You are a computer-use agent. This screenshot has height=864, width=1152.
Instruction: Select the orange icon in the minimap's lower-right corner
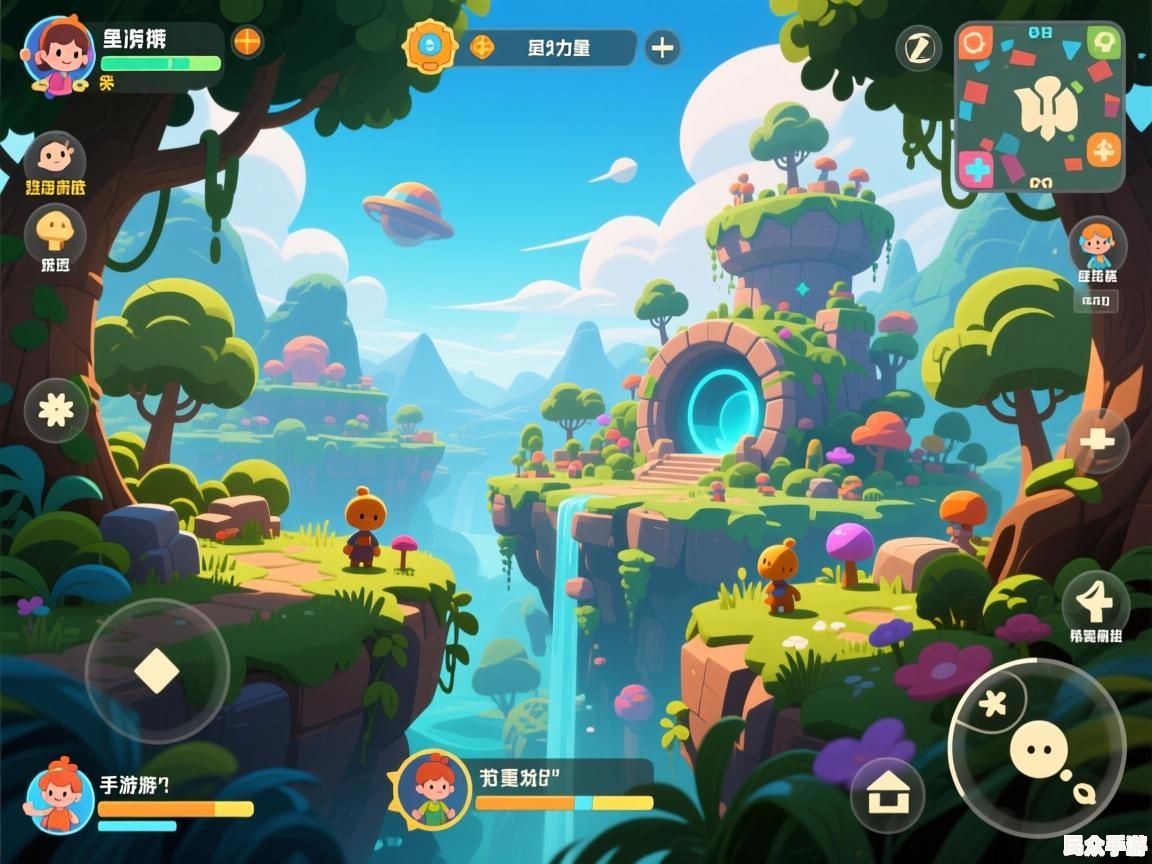tap(1104, 152)
